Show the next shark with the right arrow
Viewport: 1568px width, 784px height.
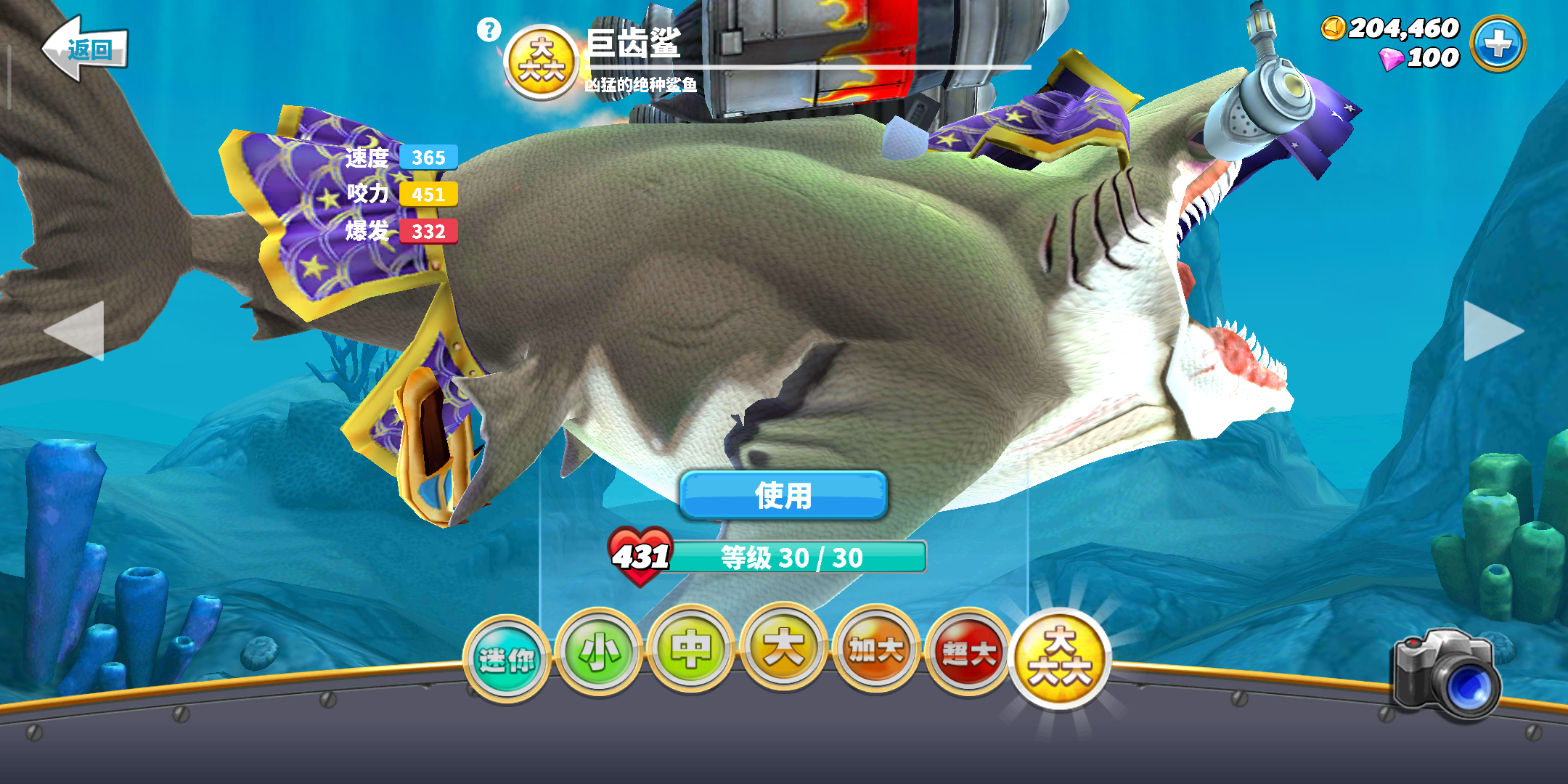1493,331
